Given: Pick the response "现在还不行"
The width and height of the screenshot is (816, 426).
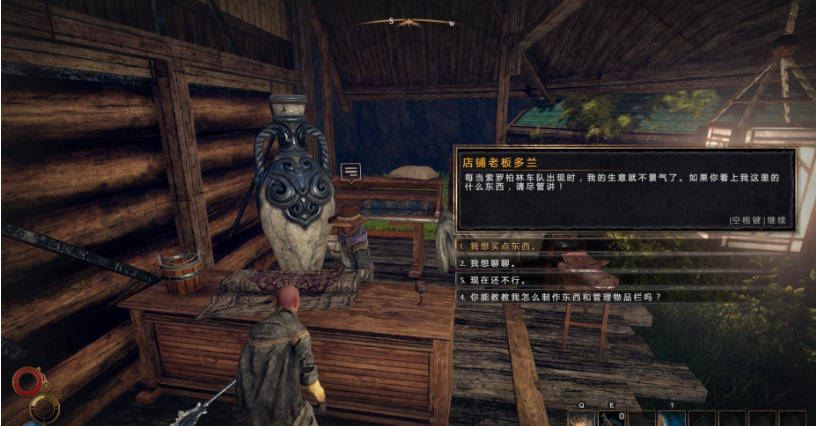Looking at the screenshot, I should click(491, 280).
